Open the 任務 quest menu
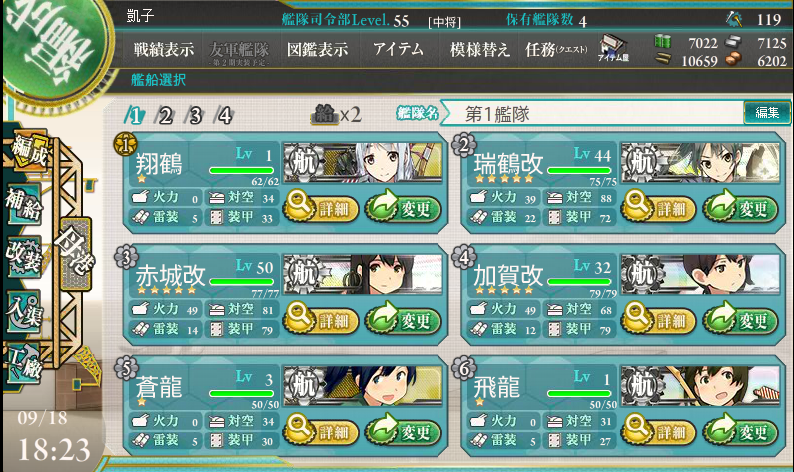The width and height of the screenshot is (794, 472). (555, 50)
